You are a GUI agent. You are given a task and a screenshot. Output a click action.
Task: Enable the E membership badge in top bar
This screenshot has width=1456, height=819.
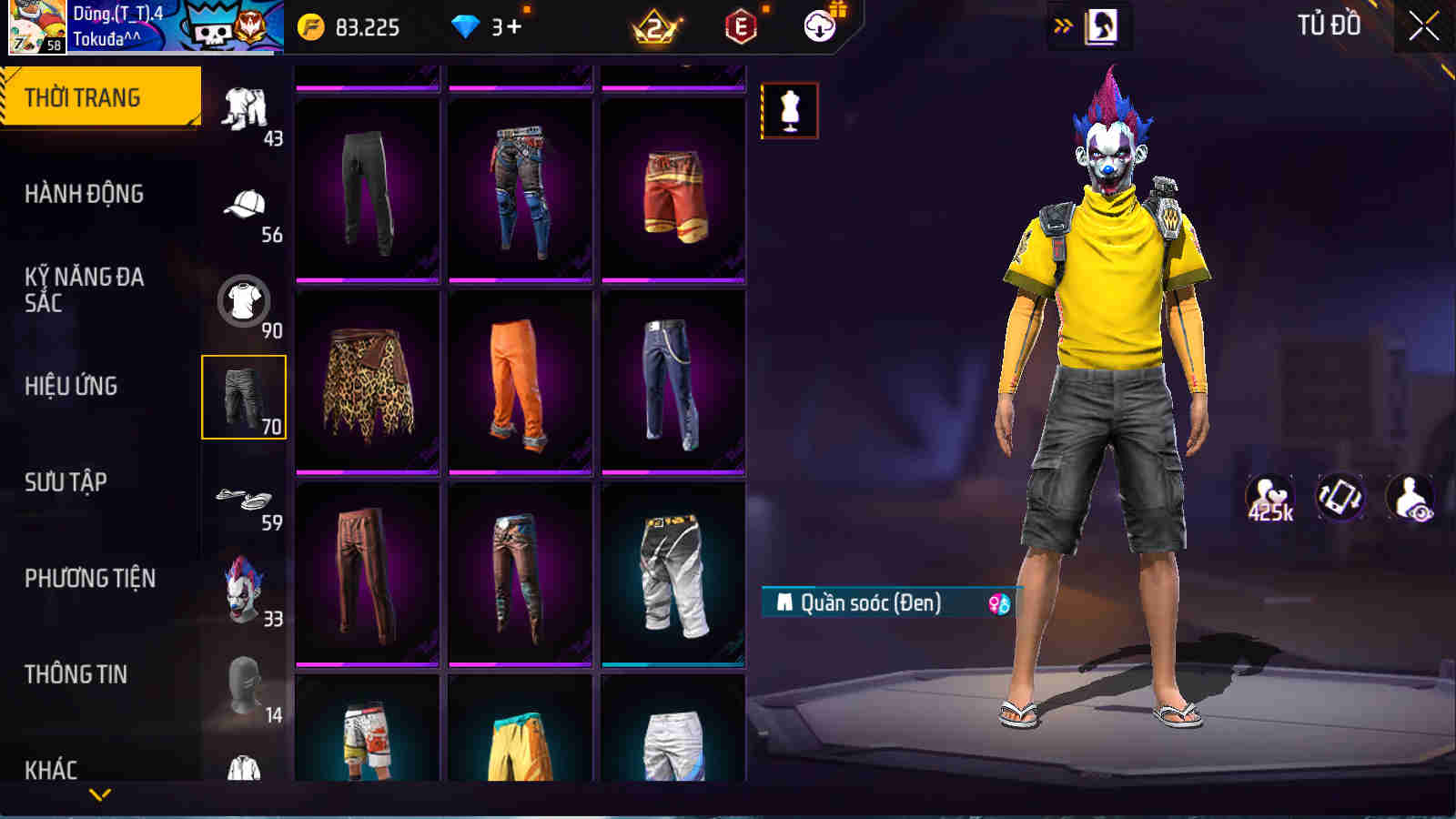point(741,26)
